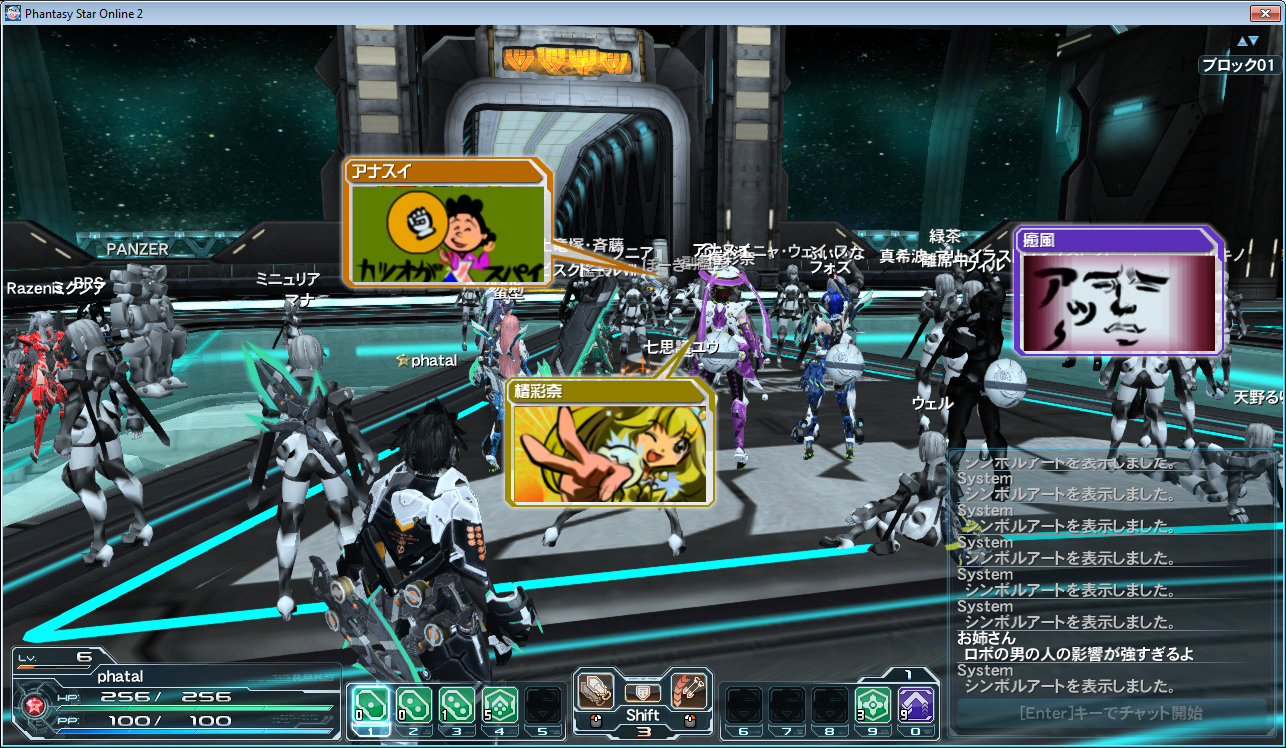Click the ブロック01 block label
1286x748 pixels.
coord(1237,62)
